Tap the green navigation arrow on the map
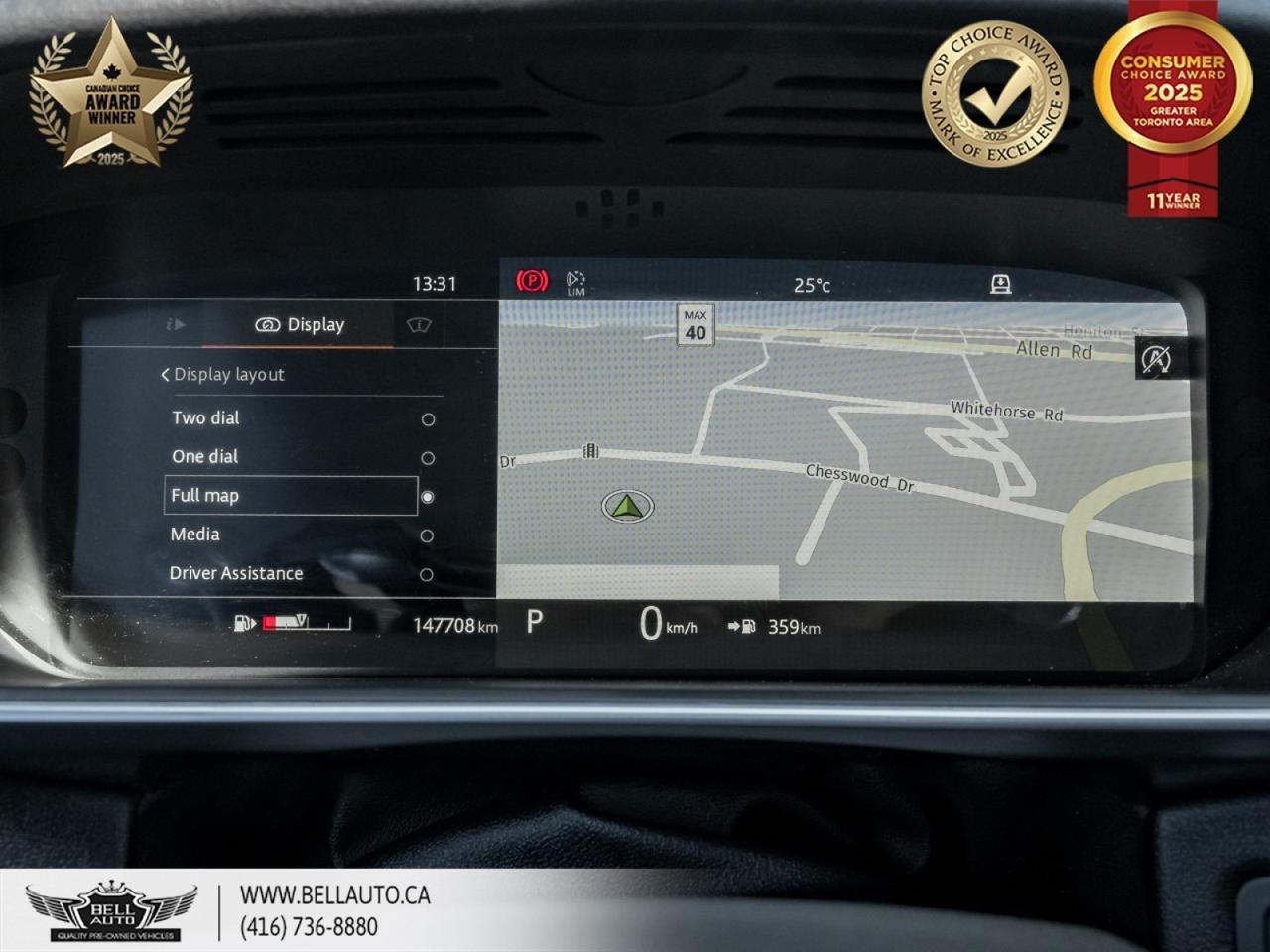 [627, 508]
